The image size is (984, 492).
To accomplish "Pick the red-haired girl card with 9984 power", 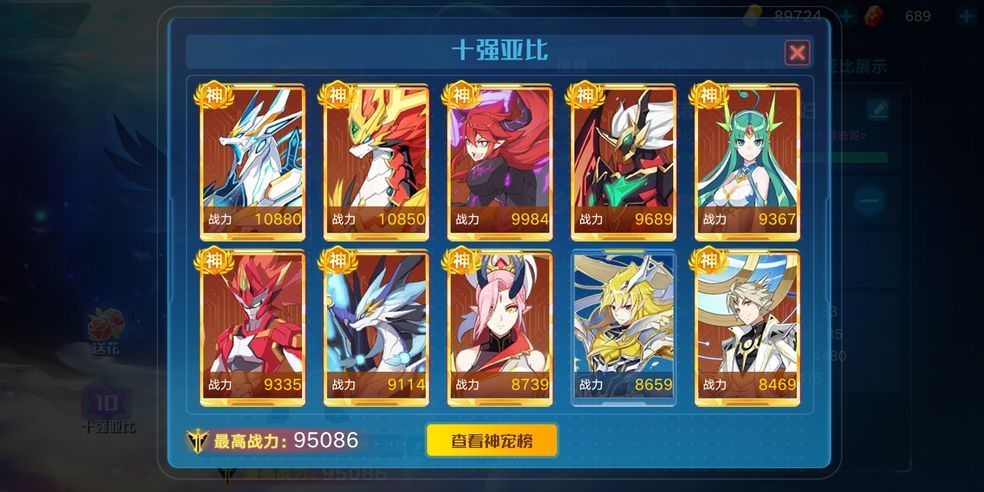I will (x=500, y=162).
